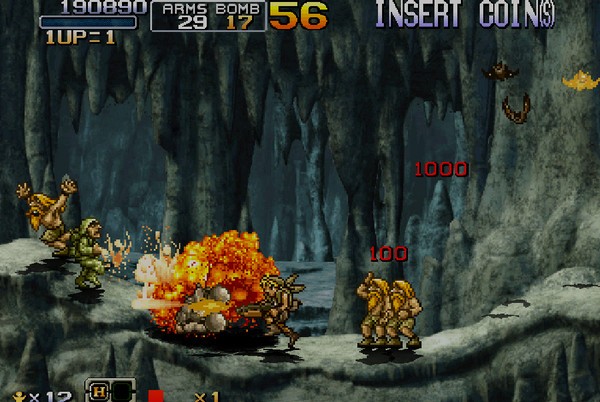Click the rescued prisoner counter icon
The image size is (600, 402).
(x=17, y=395)
